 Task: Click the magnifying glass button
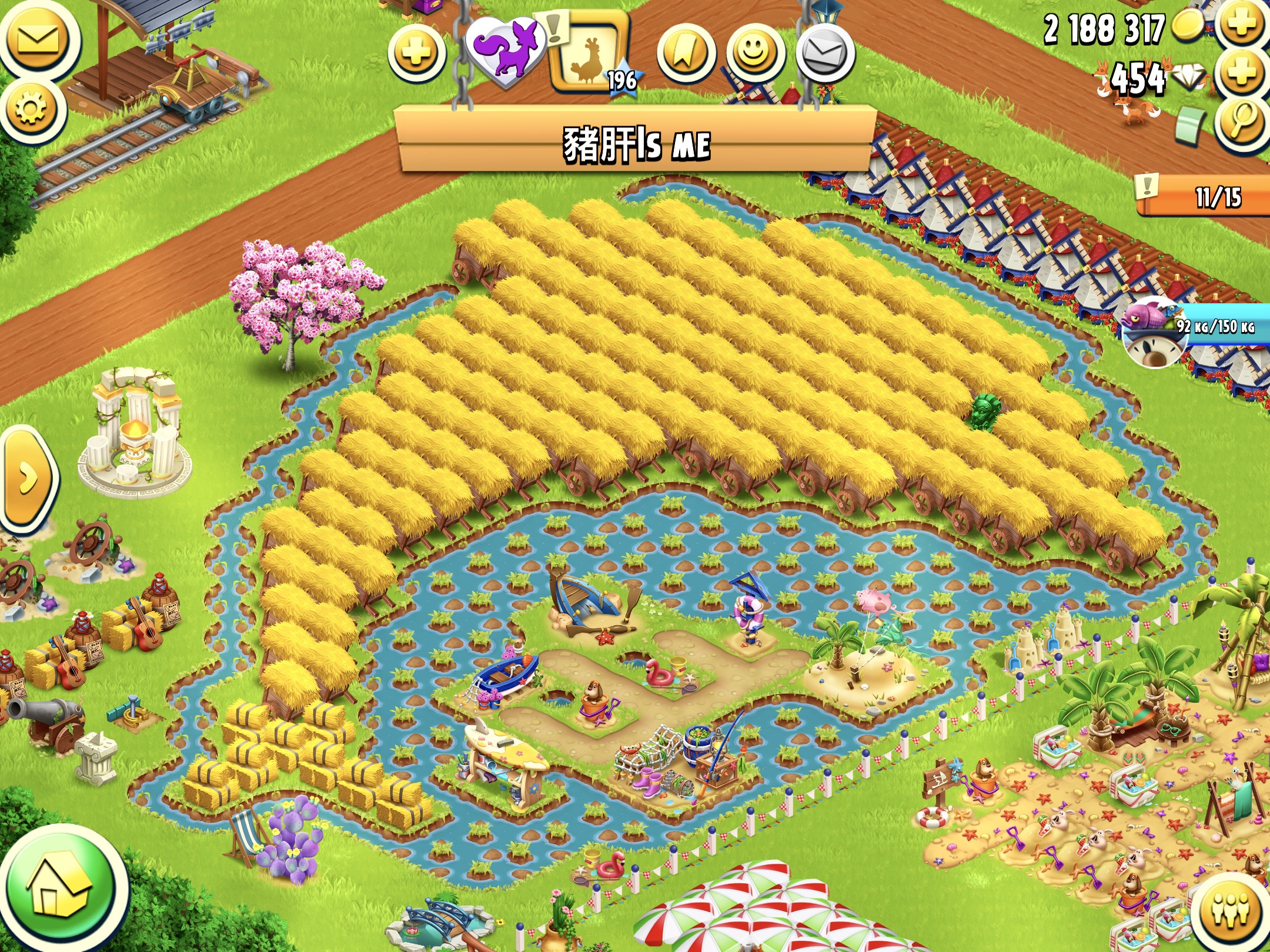(x=1241, y=123)
